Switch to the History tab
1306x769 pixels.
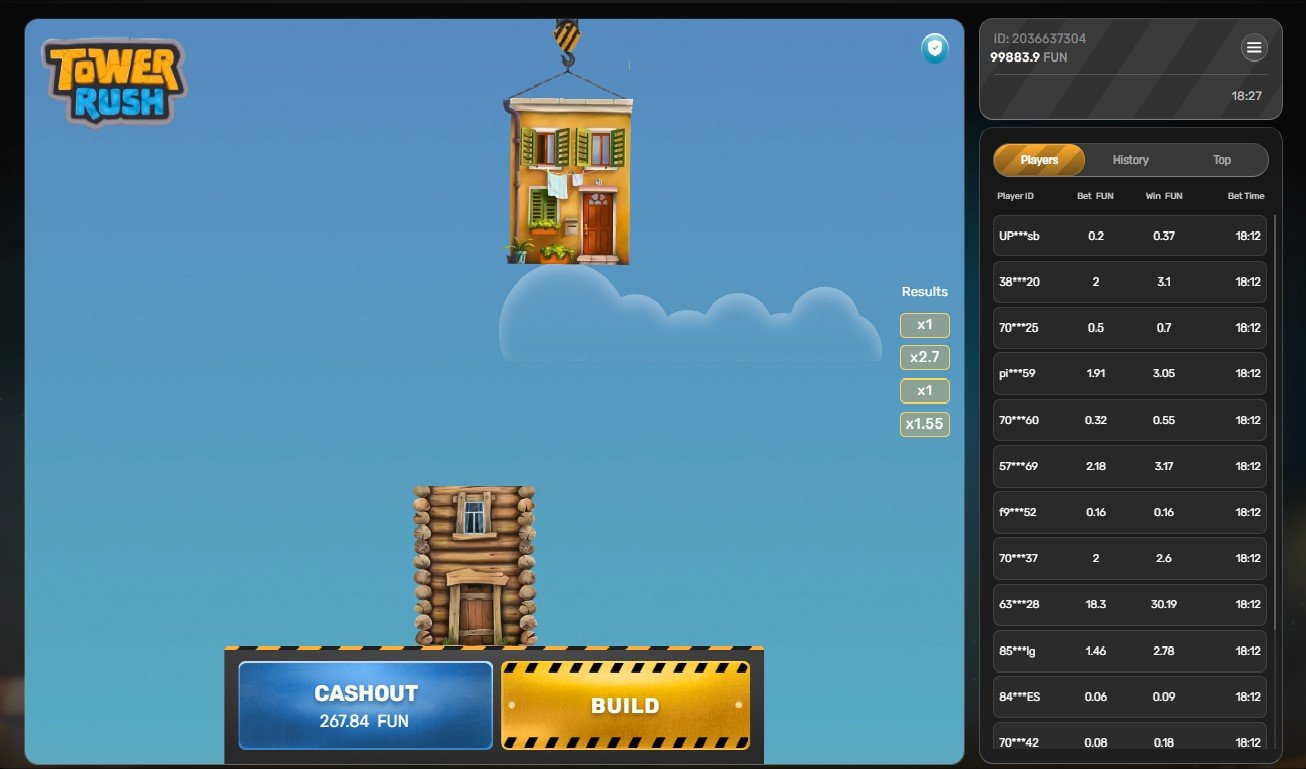pos(1130,160)
